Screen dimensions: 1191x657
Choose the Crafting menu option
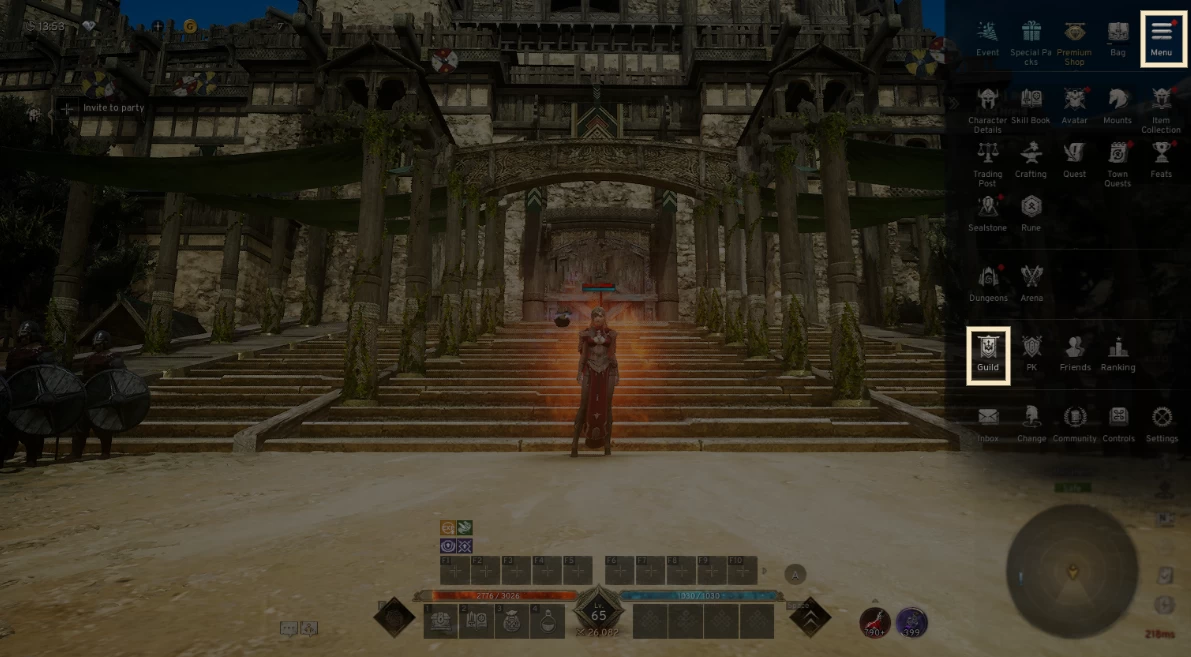pyautogui.click(x=1030, y=158)
